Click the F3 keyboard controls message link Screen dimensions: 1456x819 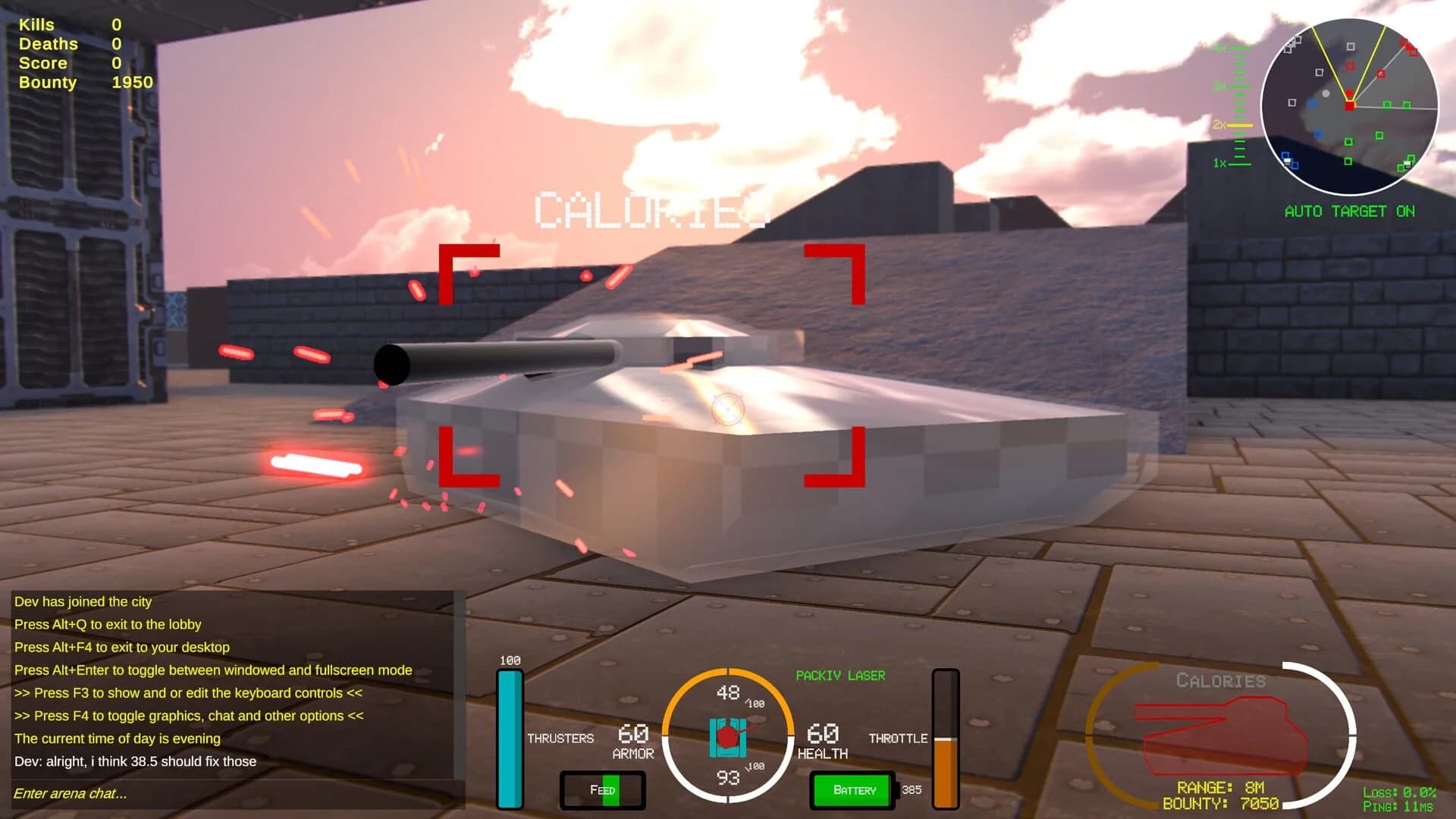189,692
